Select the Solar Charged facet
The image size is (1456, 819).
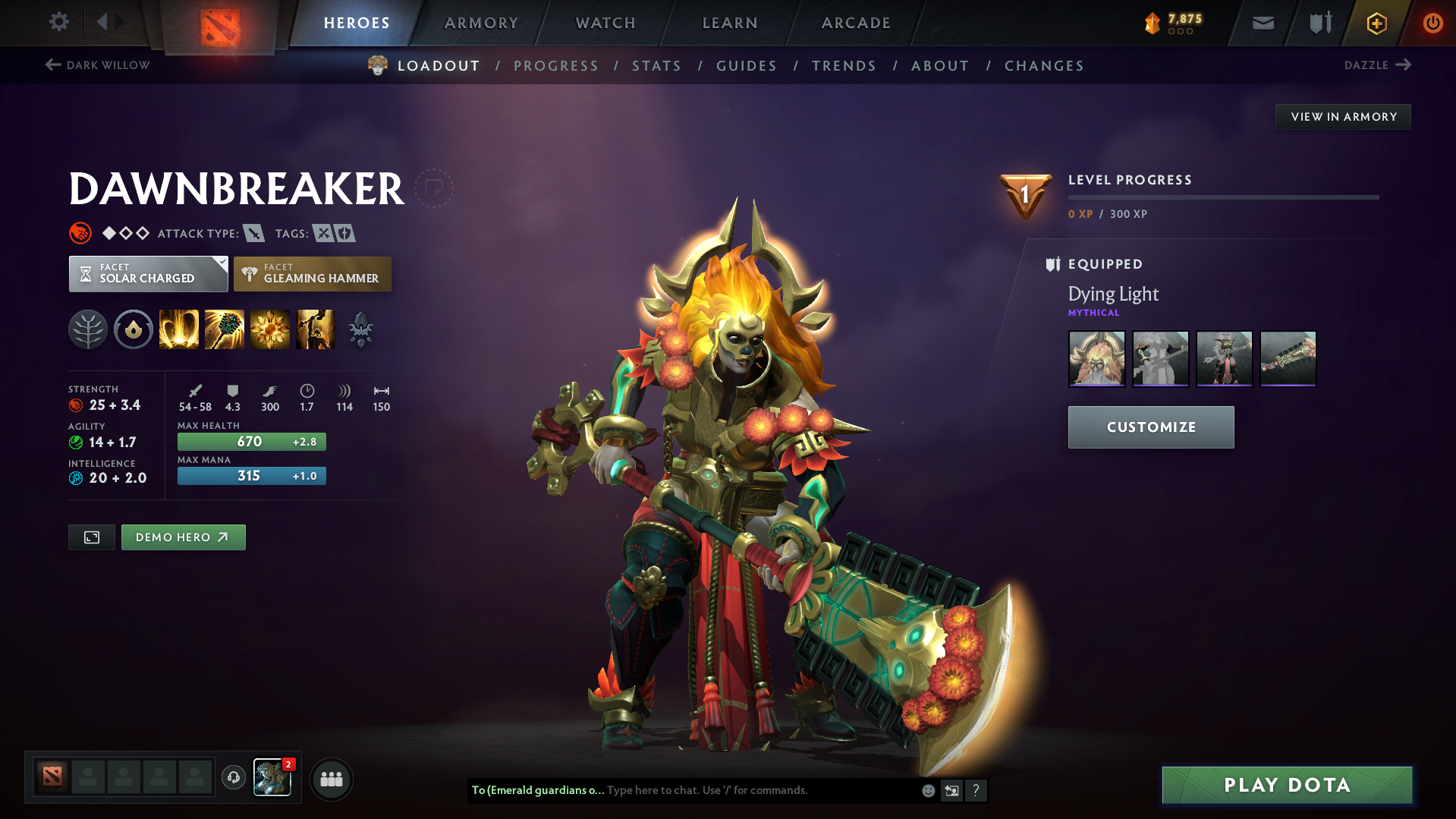148,274
